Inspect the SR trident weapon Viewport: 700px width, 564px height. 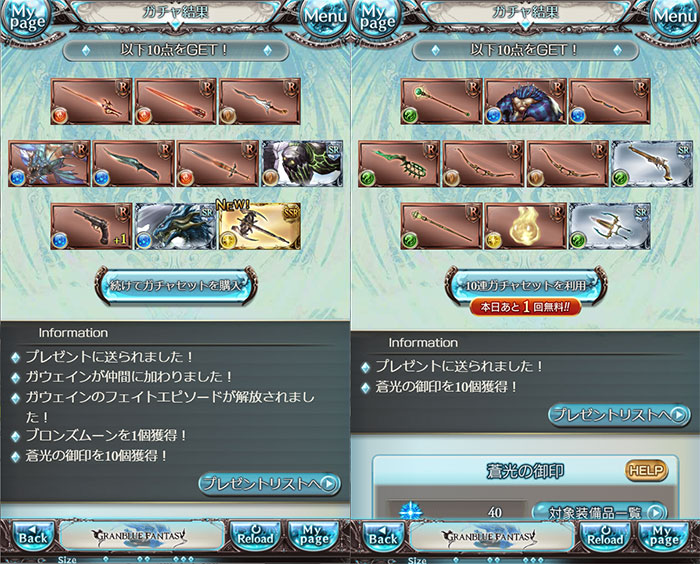coord(609,226)
